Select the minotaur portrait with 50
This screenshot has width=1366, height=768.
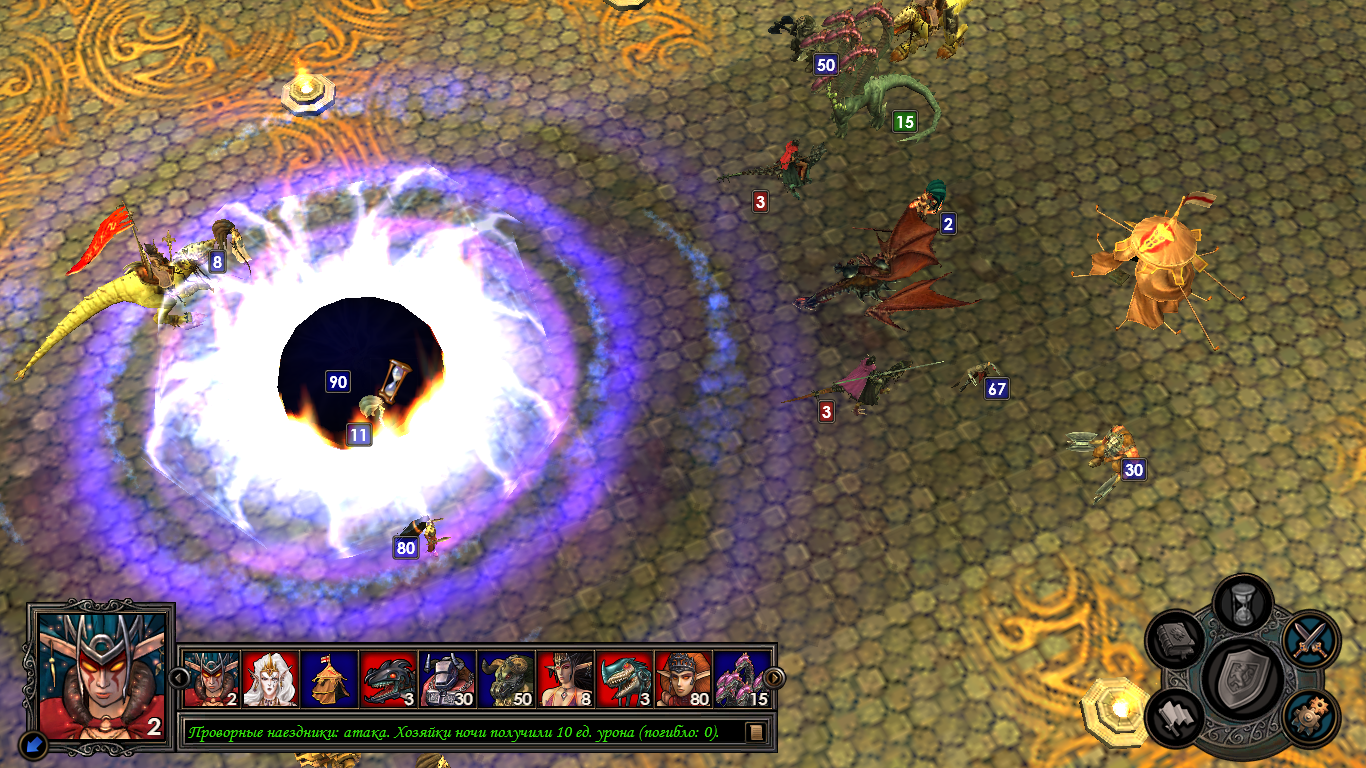pos(507,679)
